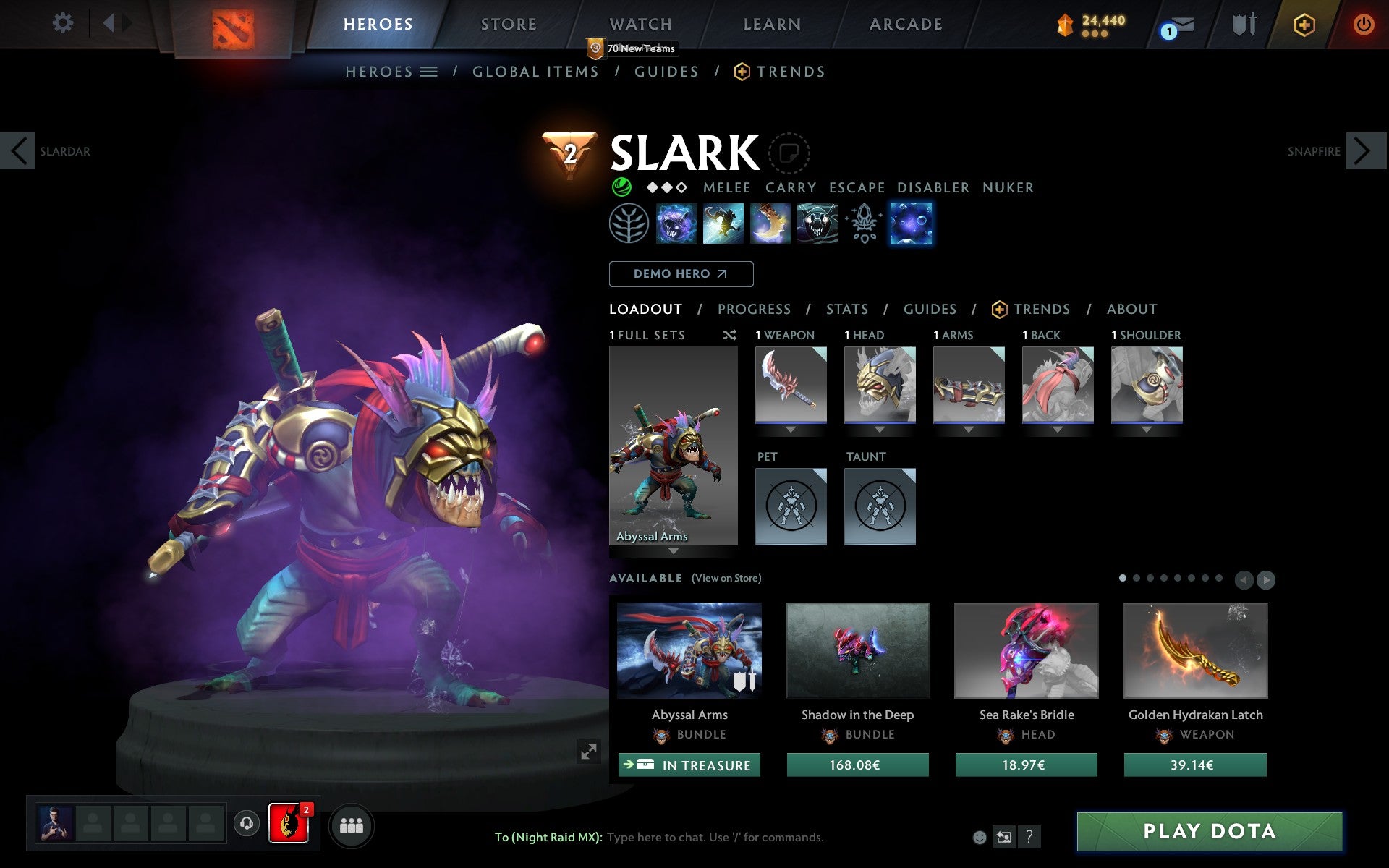Open the View on Store link
The height and width of the screenshot is (868, 1389).
click(x=726, y=578)
